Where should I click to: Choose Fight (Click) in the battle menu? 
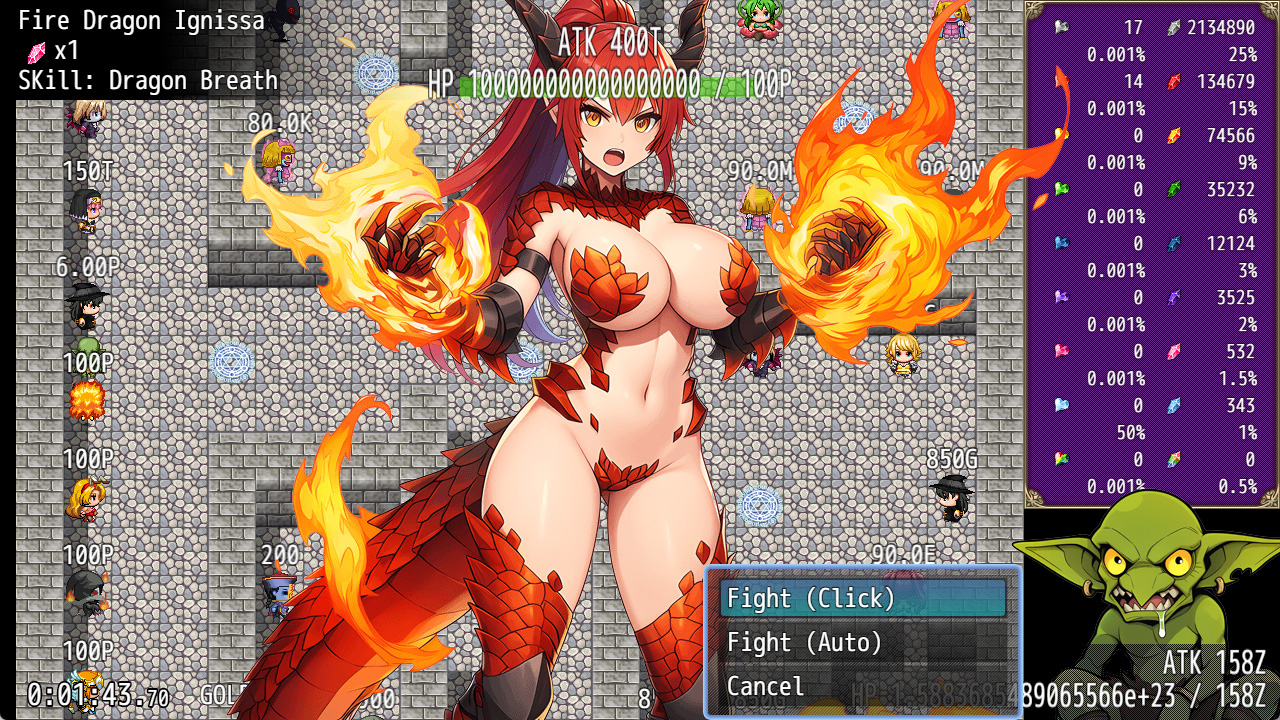point(862,598)
